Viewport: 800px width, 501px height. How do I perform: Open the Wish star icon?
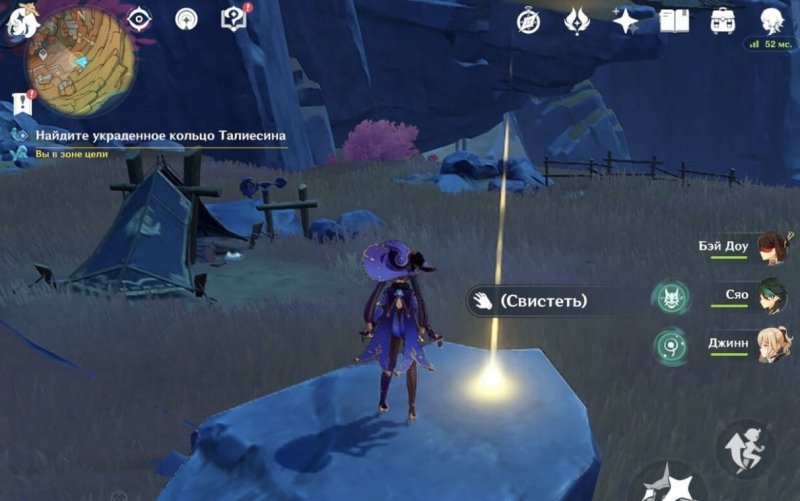pyautogui.click(x=626, y=20)
